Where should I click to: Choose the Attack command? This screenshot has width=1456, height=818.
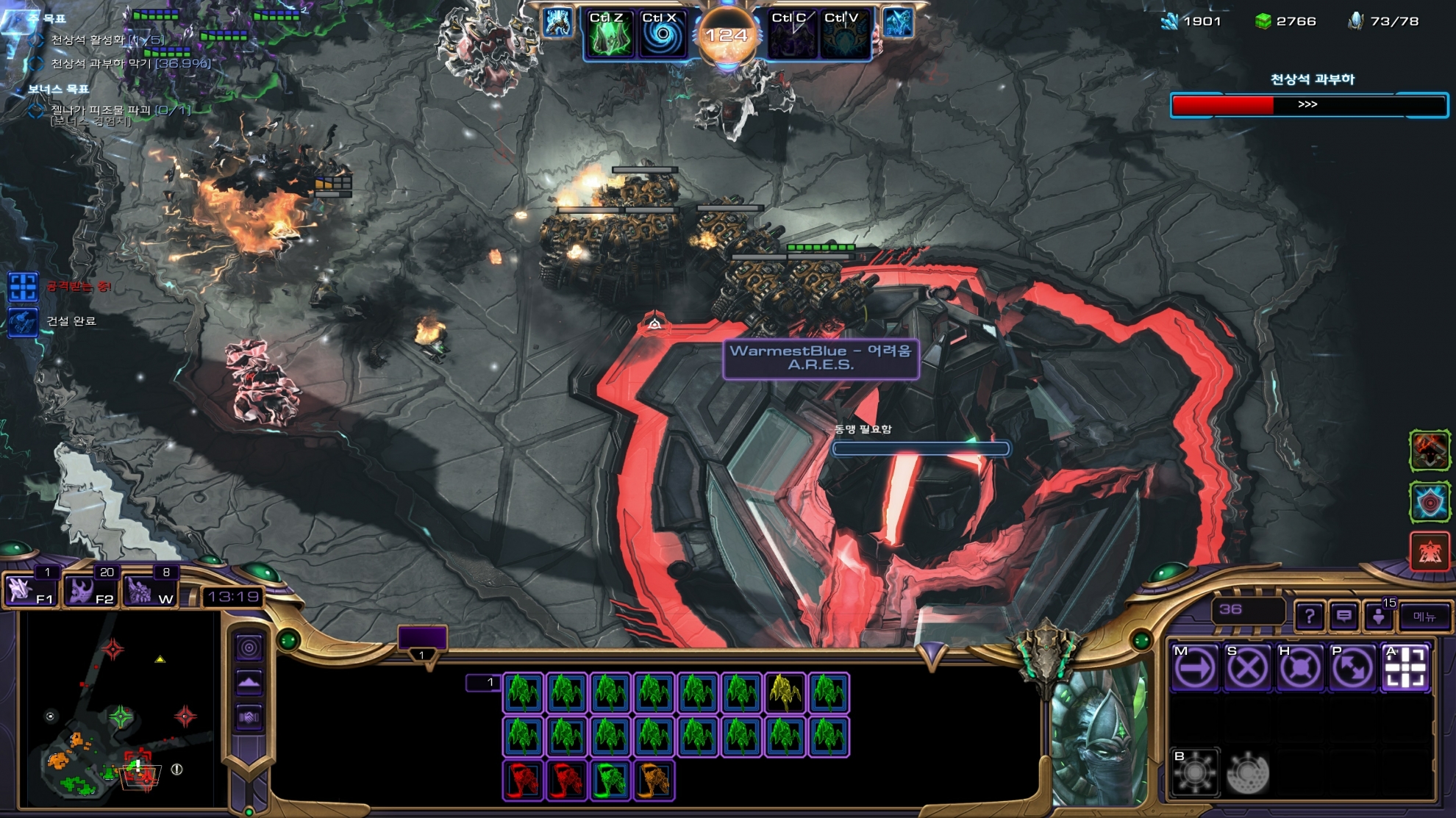pos(1405,668)
